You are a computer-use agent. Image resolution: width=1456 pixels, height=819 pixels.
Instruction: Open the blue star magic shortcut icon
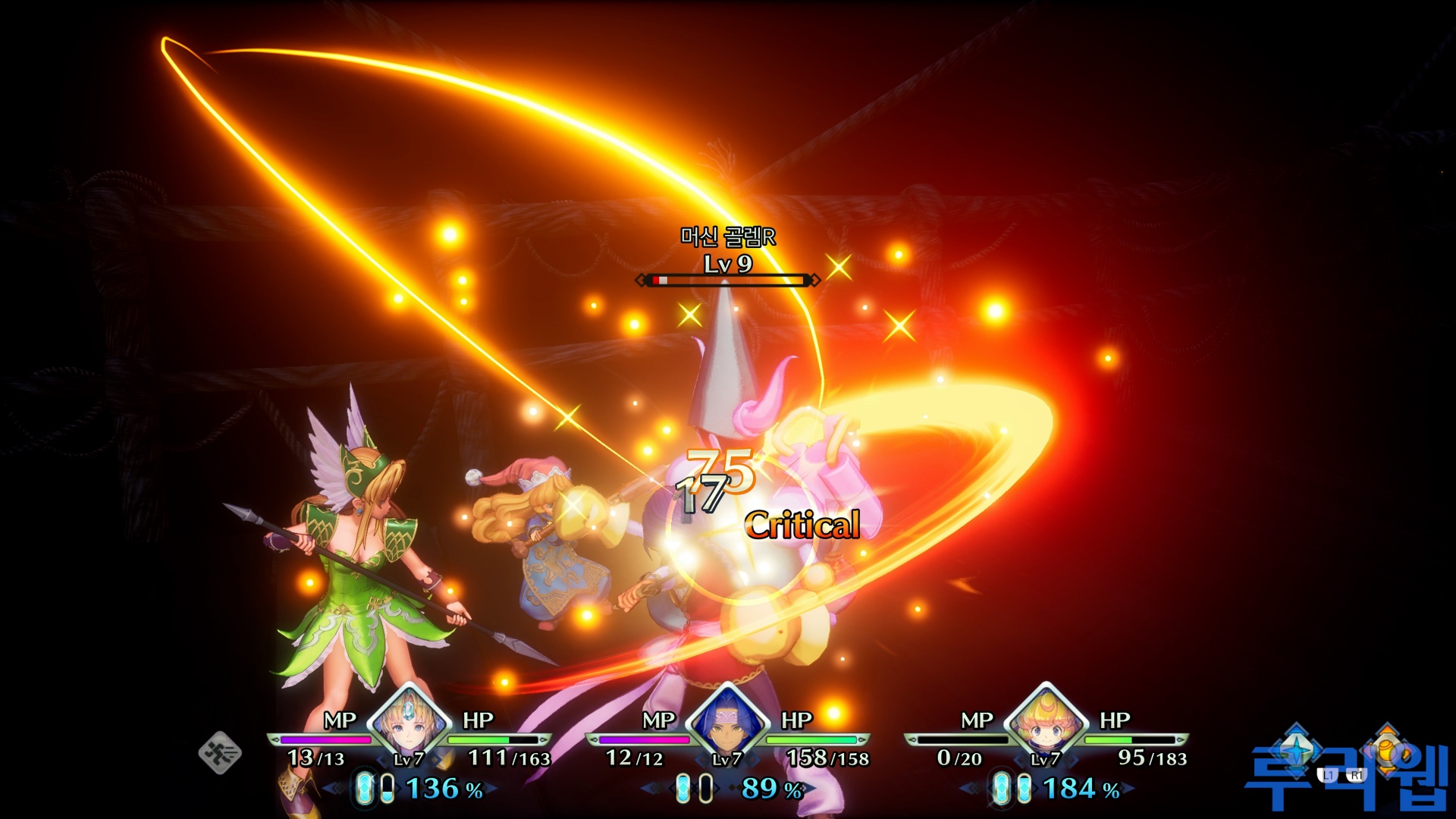pyautogui.click(x=1296, y=748)
